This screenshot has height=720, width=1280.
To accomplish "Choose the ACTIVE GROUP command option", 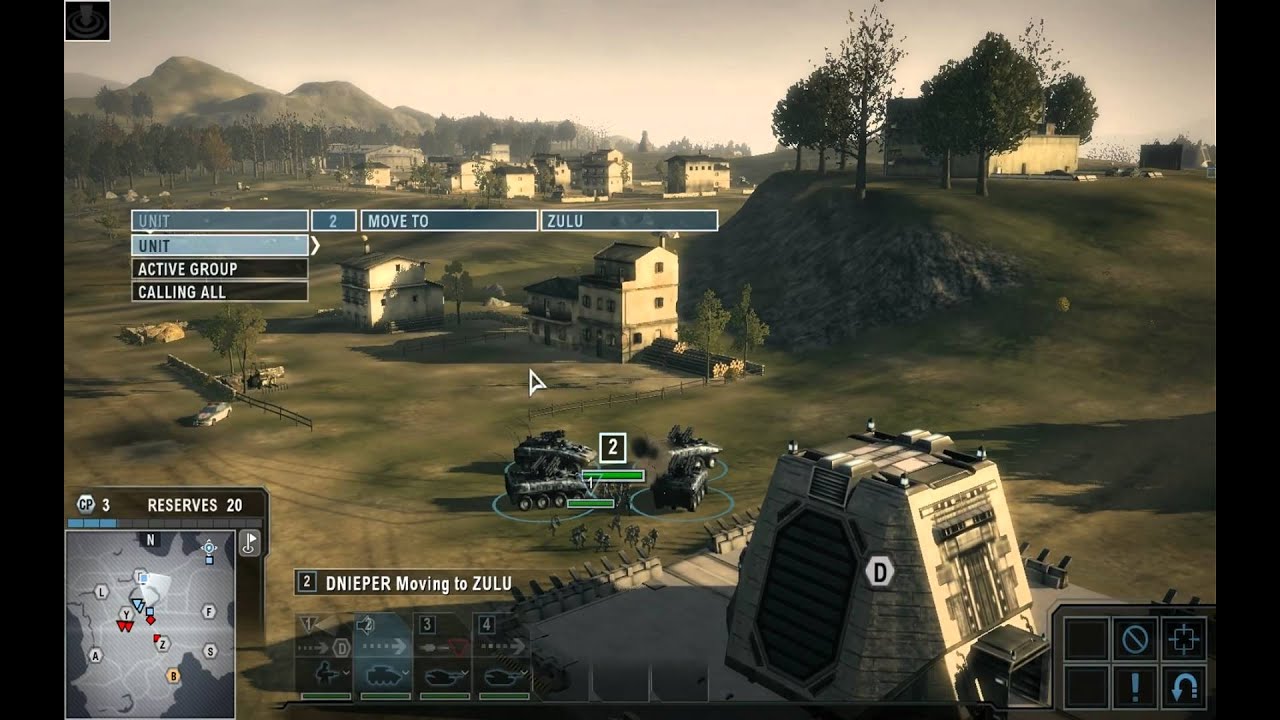I will (219, 268).
